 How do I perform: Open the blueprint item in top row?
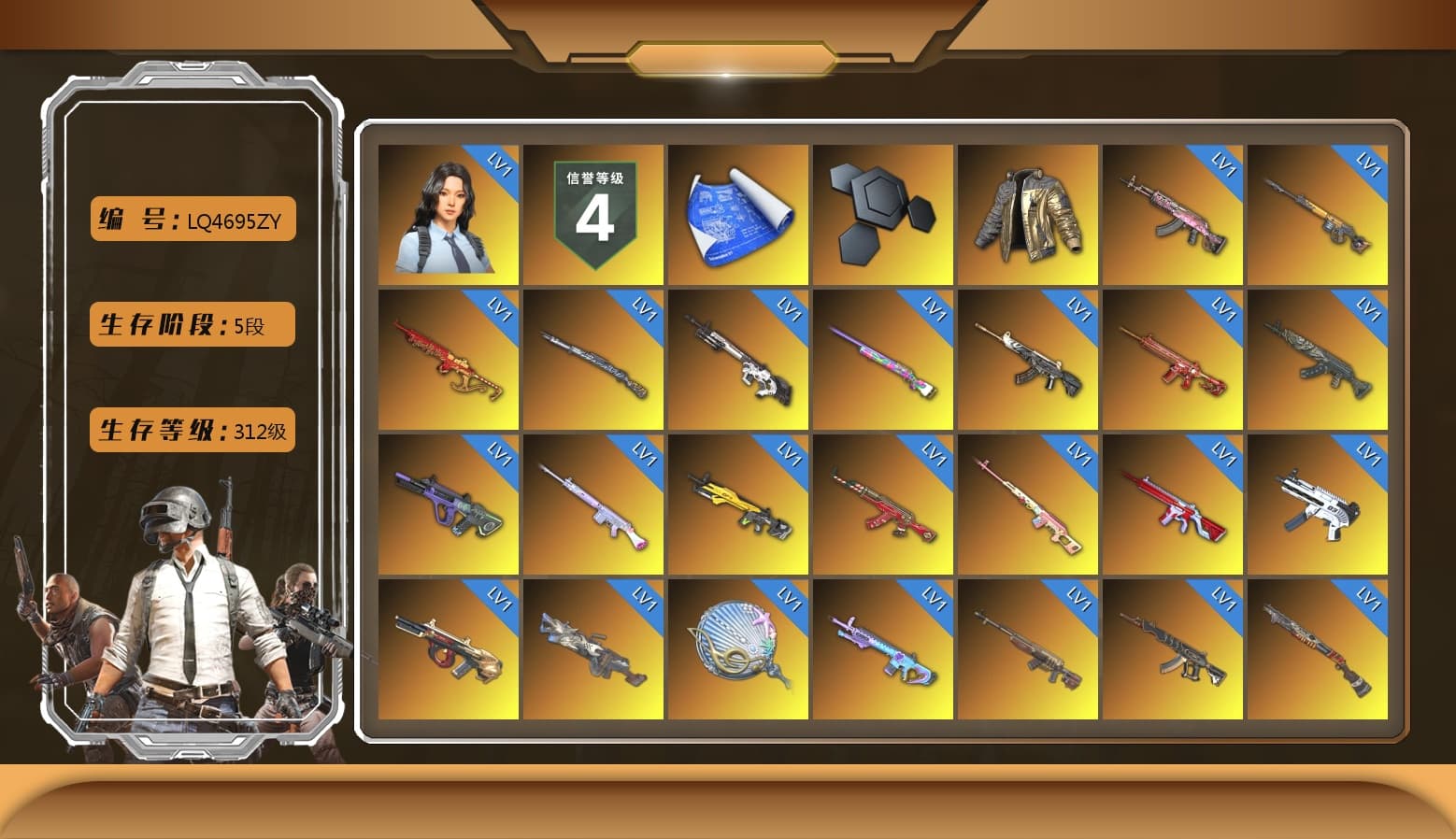point(738,213)
